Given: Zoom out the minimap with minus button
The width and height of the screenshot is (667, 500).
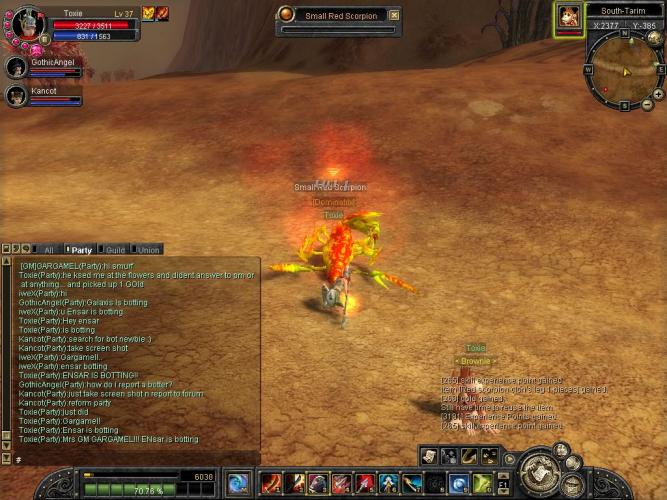Looking at the screenshot, I should click(x=646, y=105).
